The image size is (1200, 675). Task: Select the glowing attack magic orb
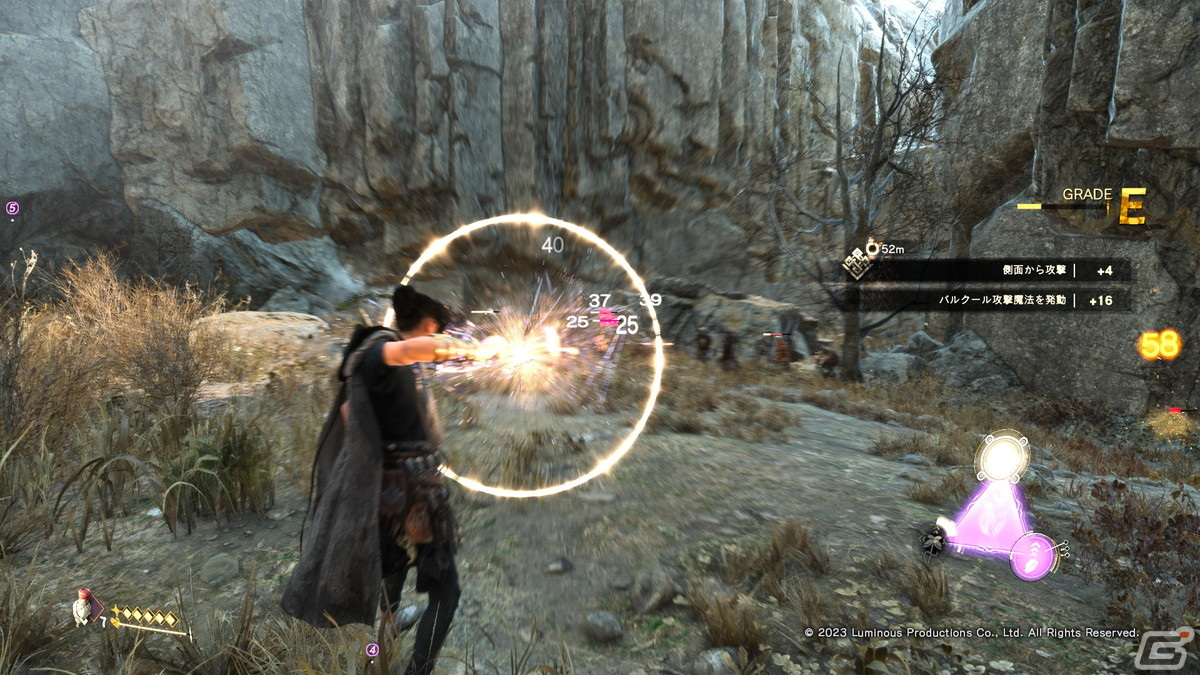pos(1002,459)
